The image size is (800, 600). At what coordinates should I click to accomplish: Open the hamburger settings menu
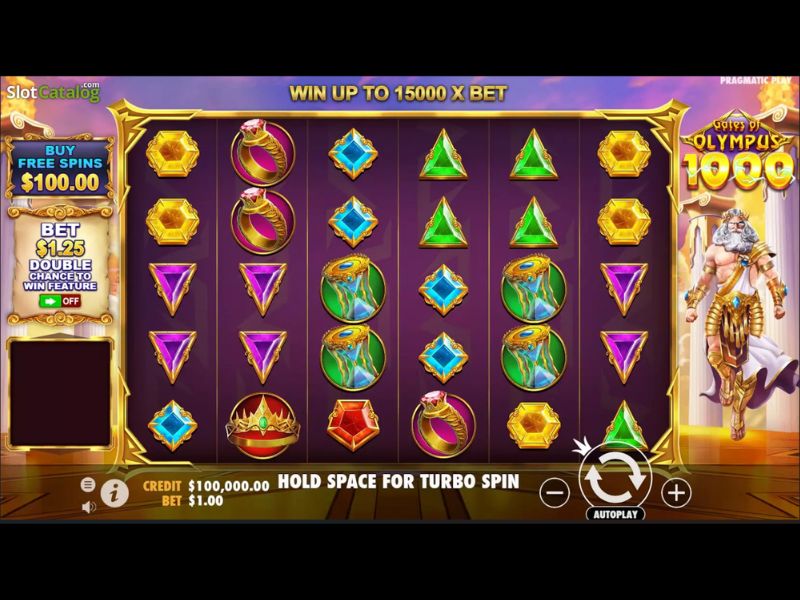88,484
